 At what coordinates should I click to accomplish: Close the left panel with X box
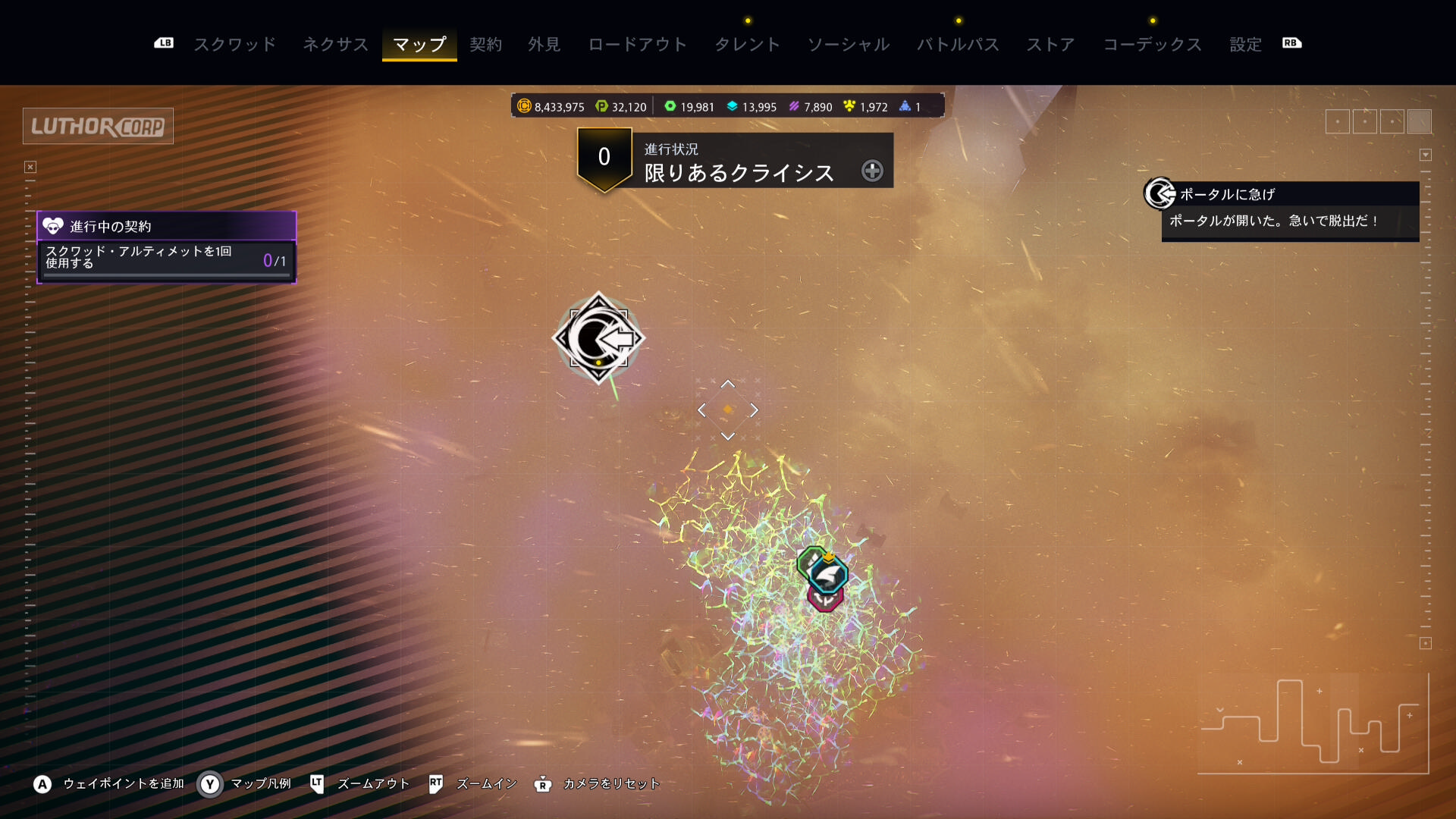[30, 167]
